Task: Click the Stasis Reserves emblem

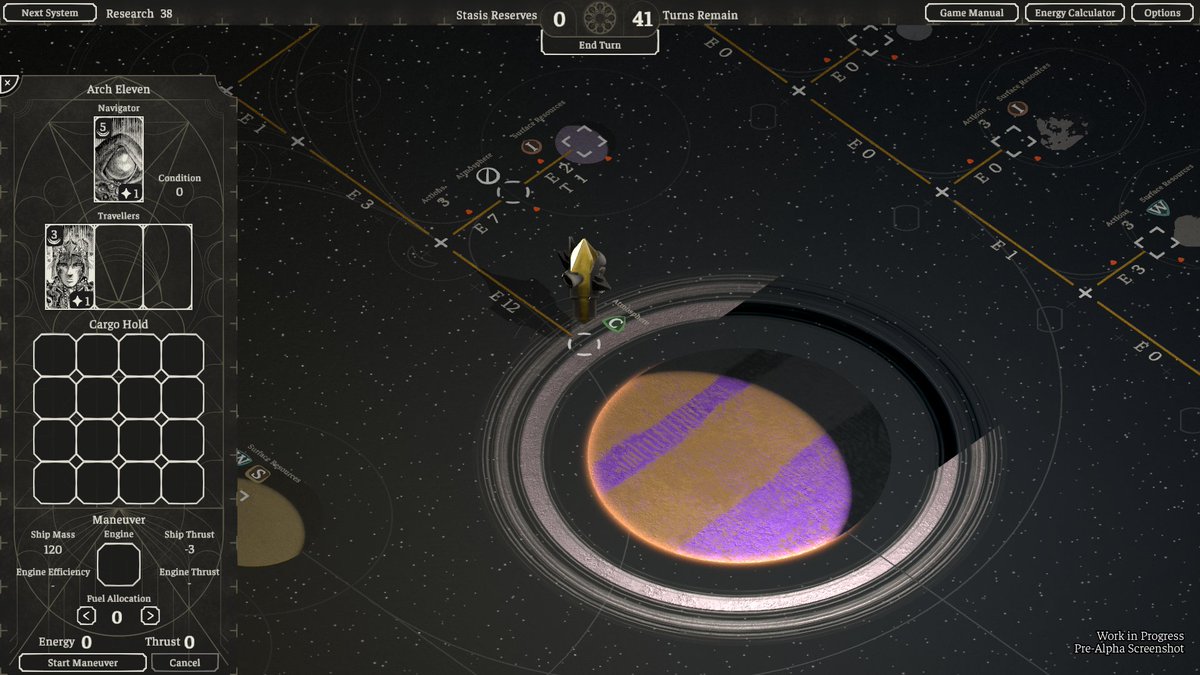Action: (600, 16)
